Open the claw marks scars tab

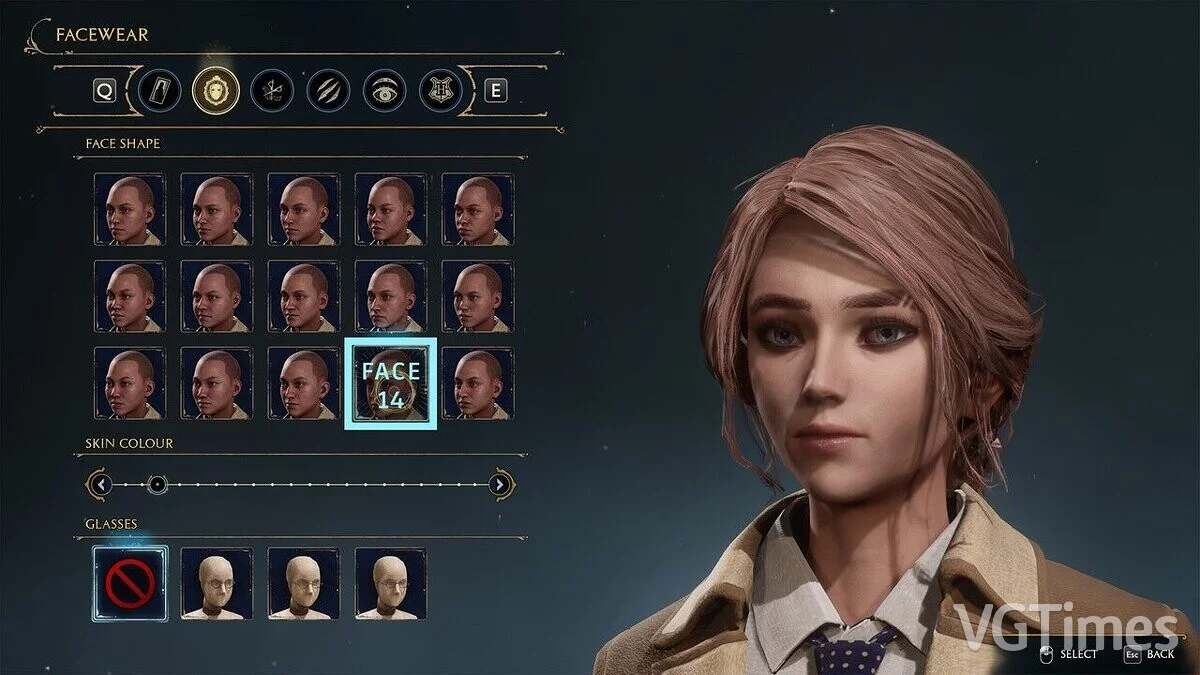pos(327,90)
